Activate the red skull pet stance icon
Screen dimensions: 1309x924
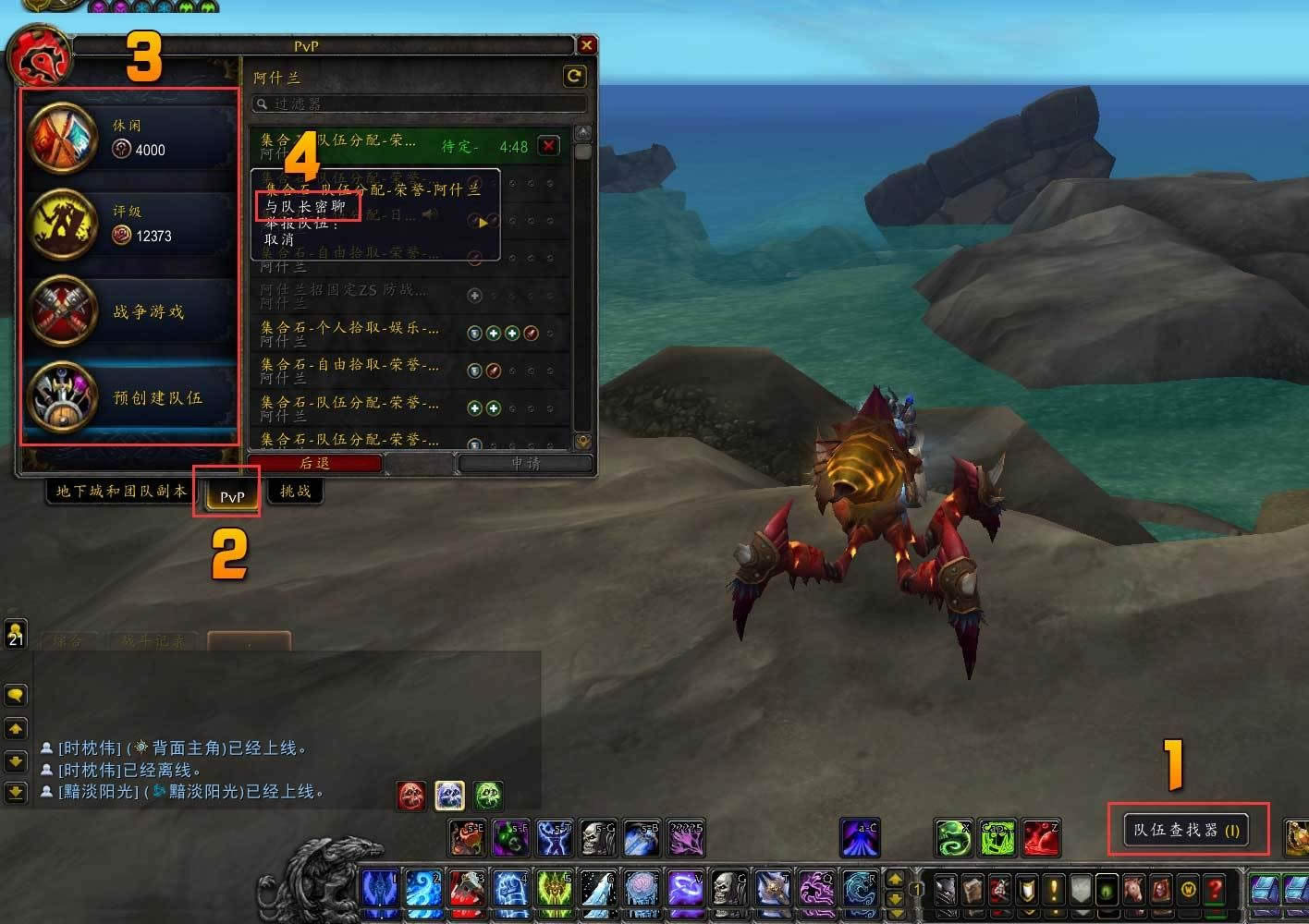coord(411,795)
